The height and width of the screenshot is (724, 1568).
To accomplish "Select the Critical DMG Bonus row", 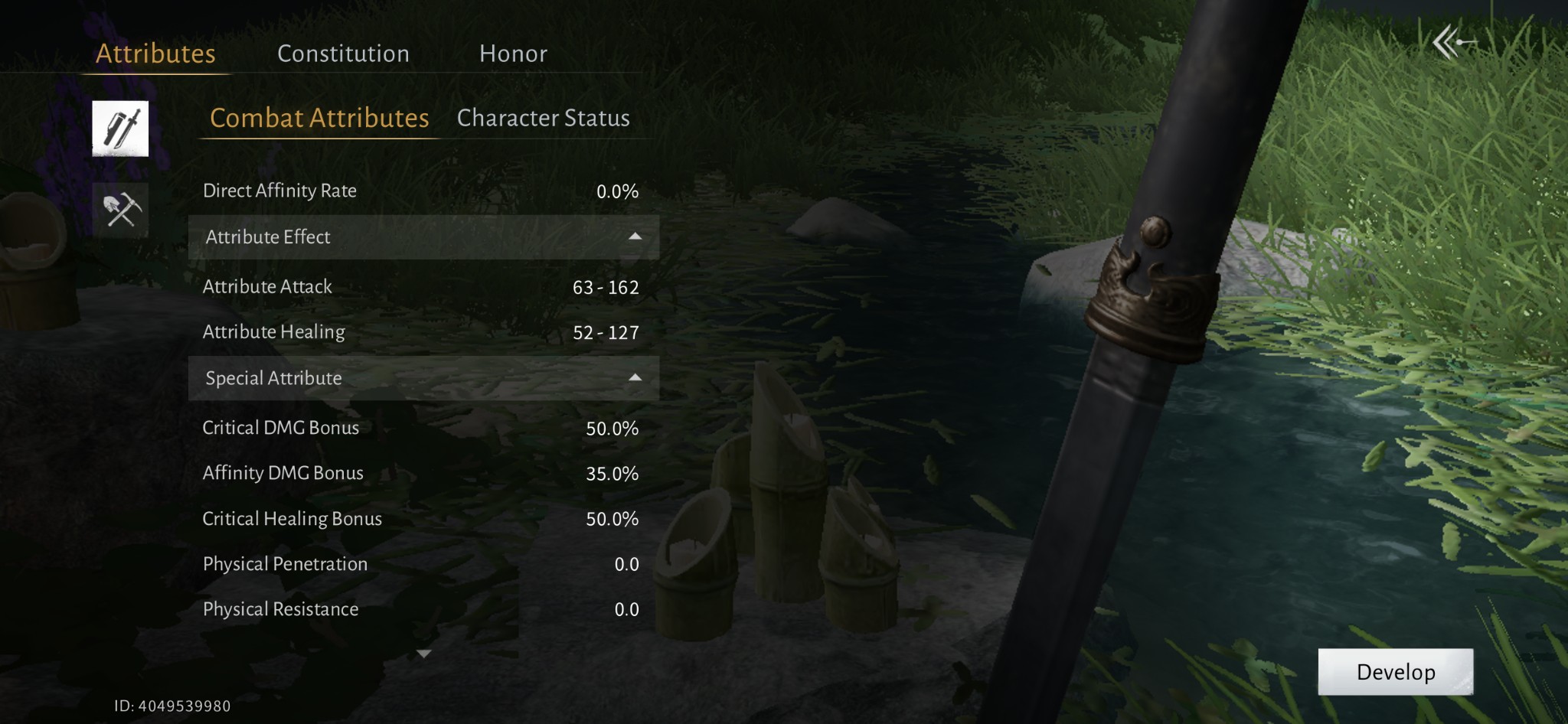I will click(x=420, y=428).
